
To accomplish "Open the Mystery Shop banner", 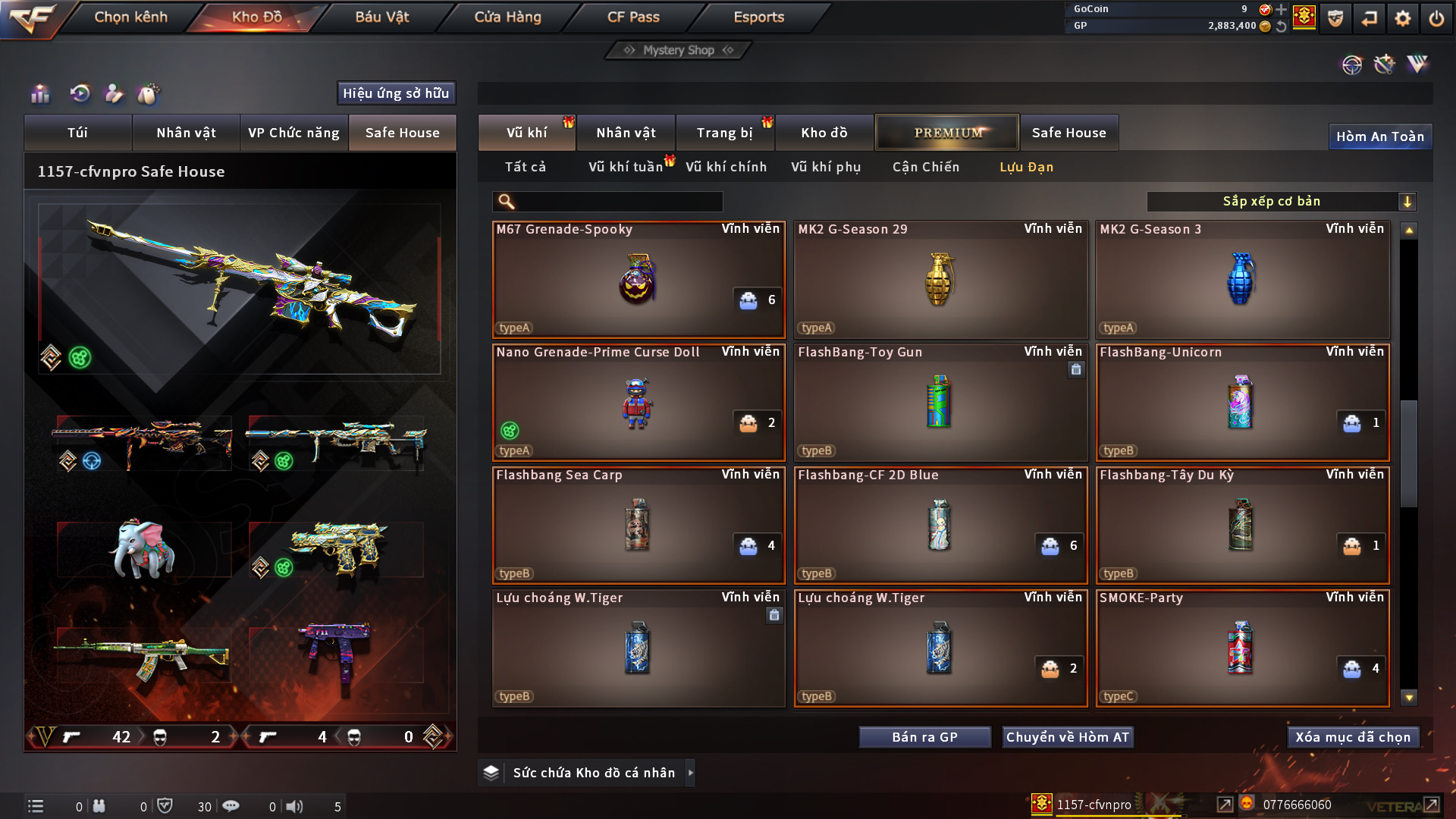I will pos(679,50).
